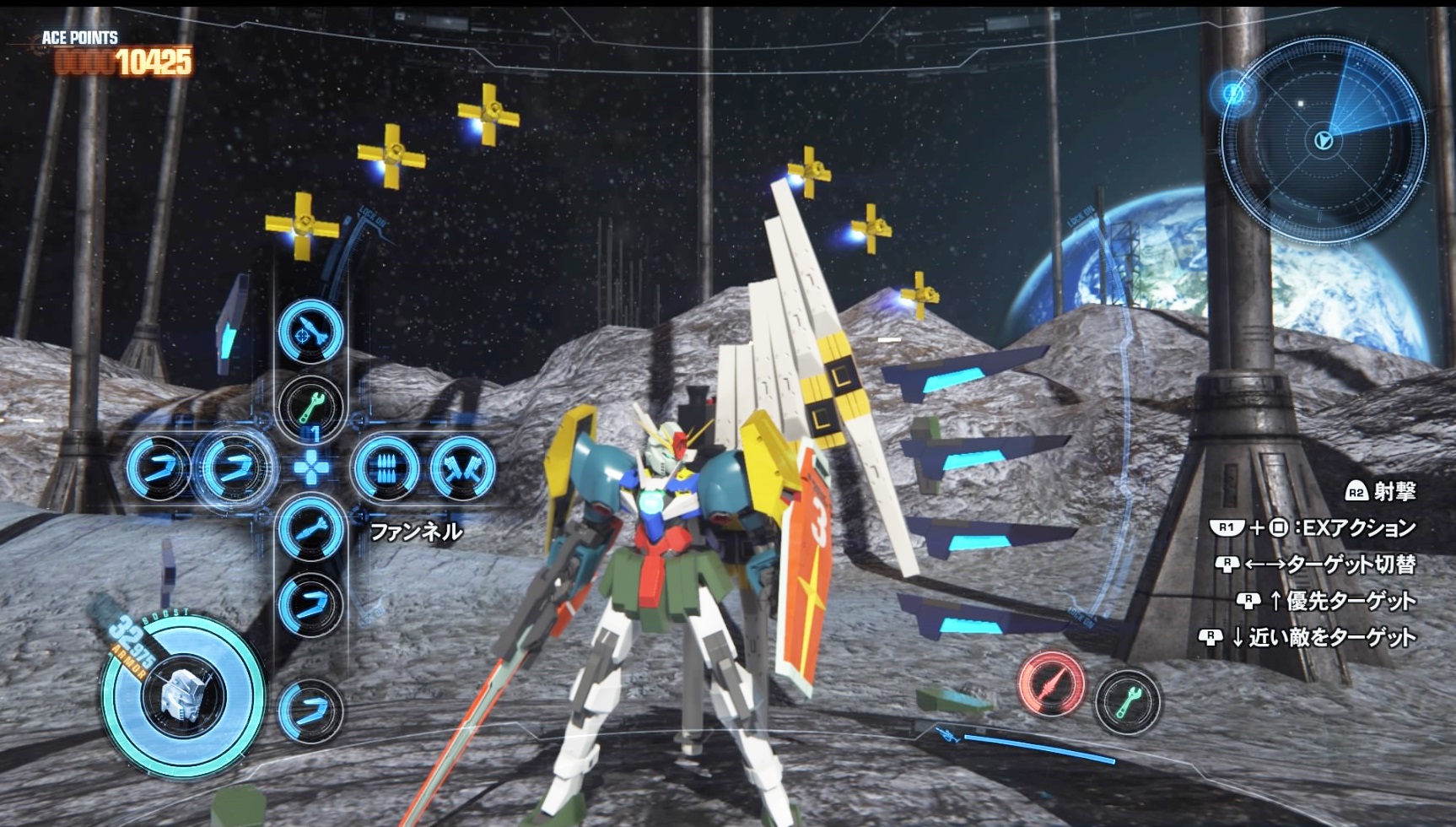1456x827 pixels.
Task: Pick the ammo rounds weapon icon
Action: coord(386,468)
